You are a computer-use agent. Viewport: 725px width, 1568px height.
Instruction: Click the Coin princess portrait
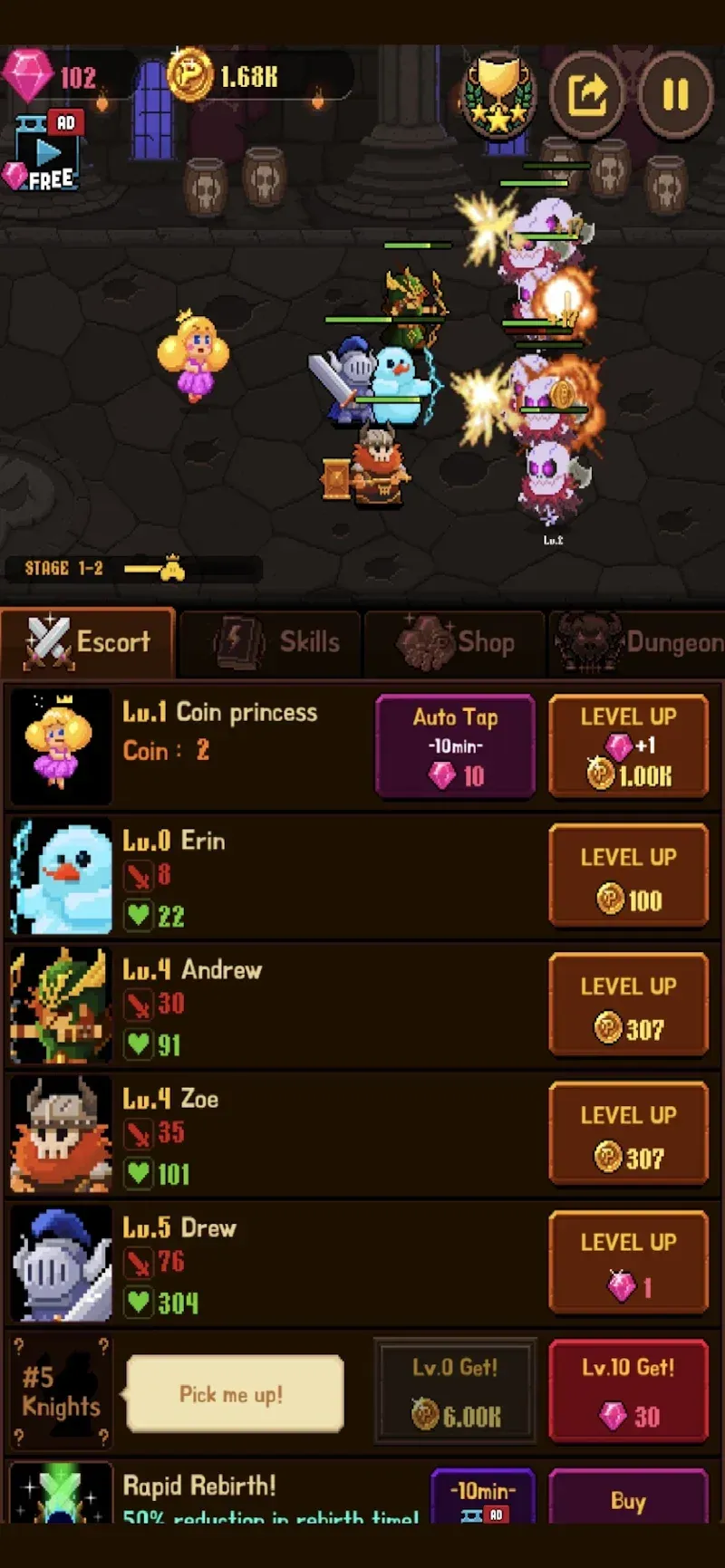click(x=61, y=746)
